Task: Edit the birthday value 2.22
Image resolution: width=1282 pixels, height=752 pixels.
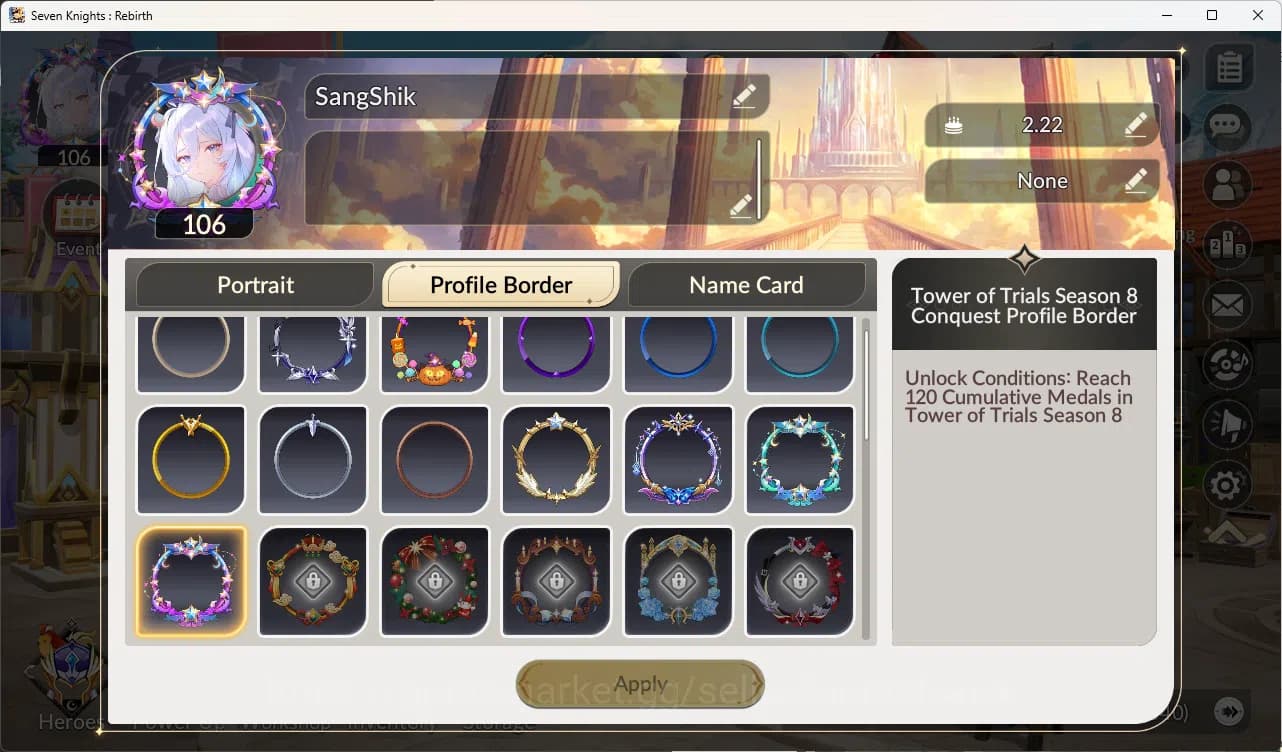Action: click(x=1135, y=125)
